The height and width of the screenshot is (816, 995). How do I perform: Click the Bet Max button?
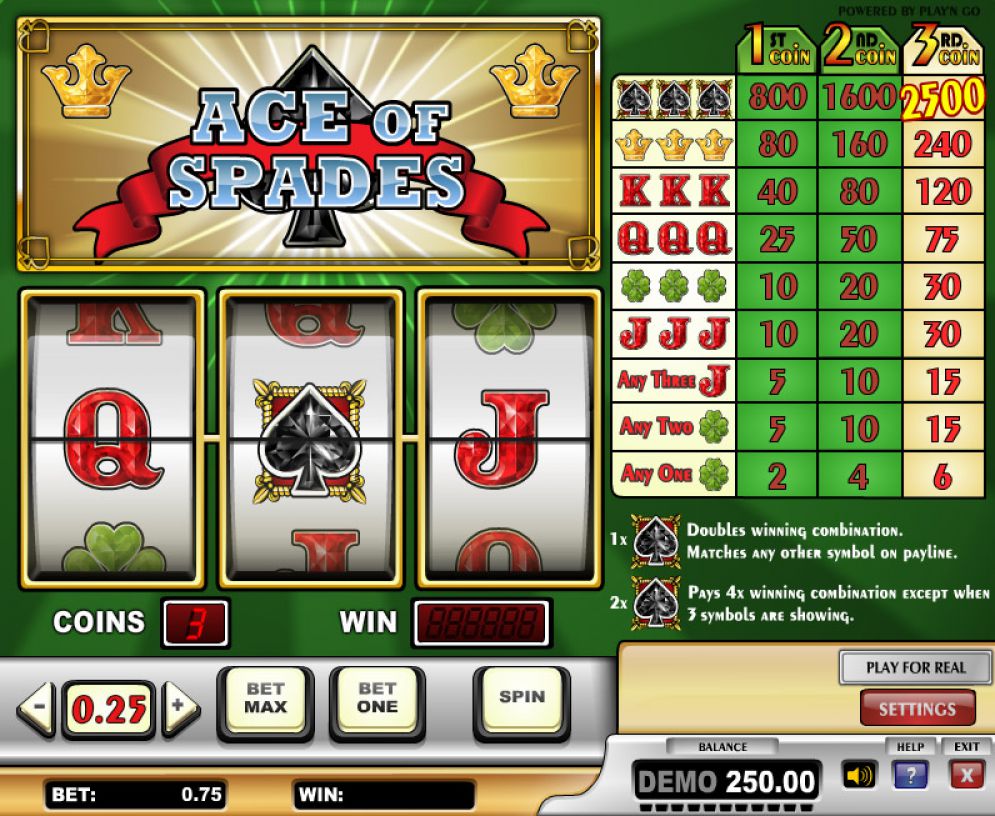(x=265, y=698)
